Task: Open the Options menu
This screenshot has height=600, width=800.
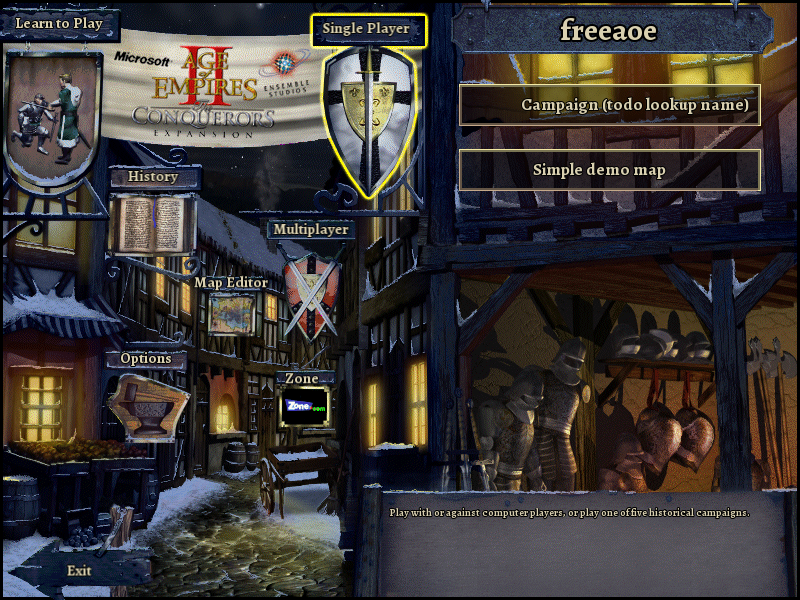Action: [146, 359]
